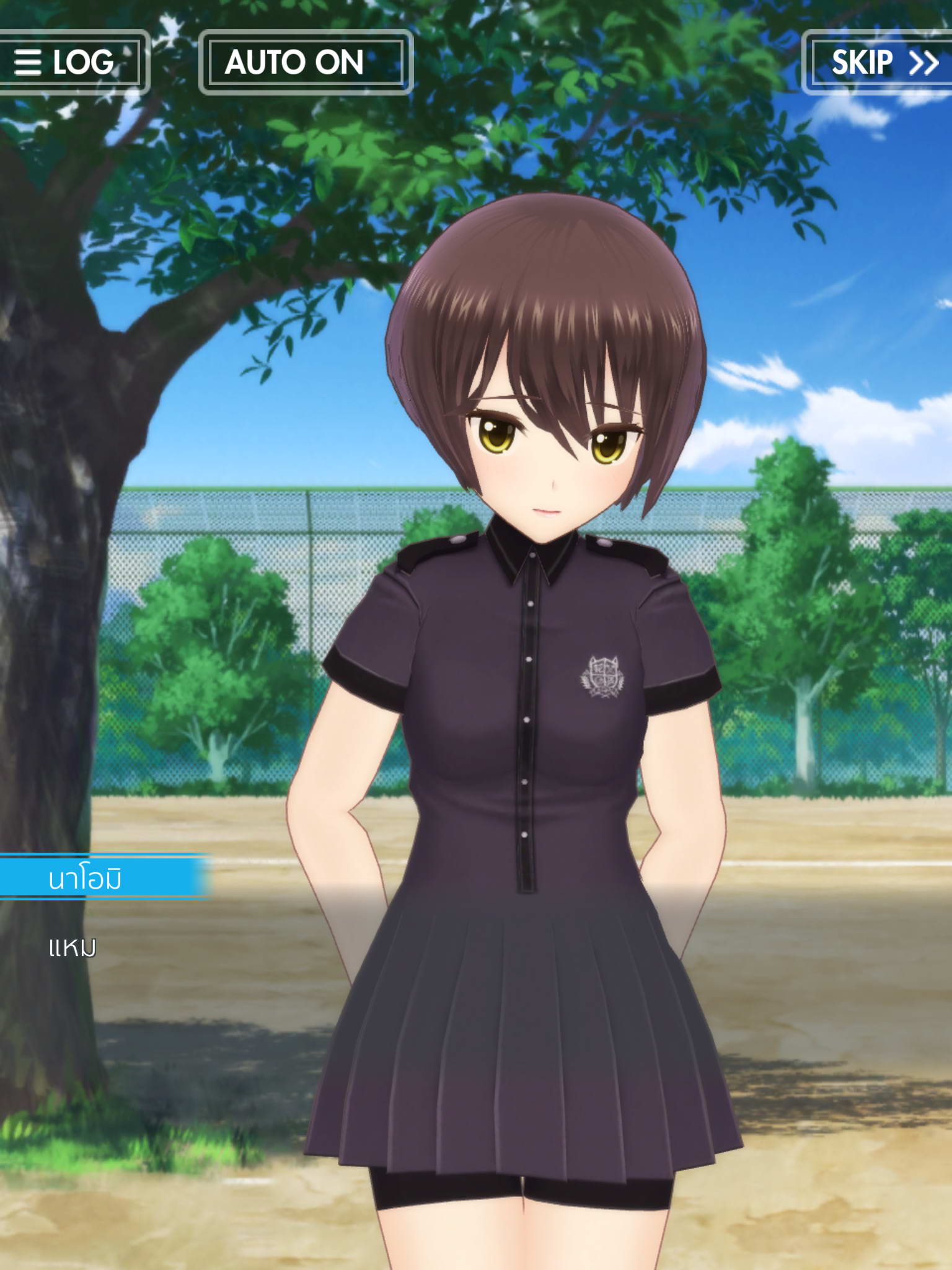
Task: Toggle the AUTO ON button
Action: pos(306,62)
